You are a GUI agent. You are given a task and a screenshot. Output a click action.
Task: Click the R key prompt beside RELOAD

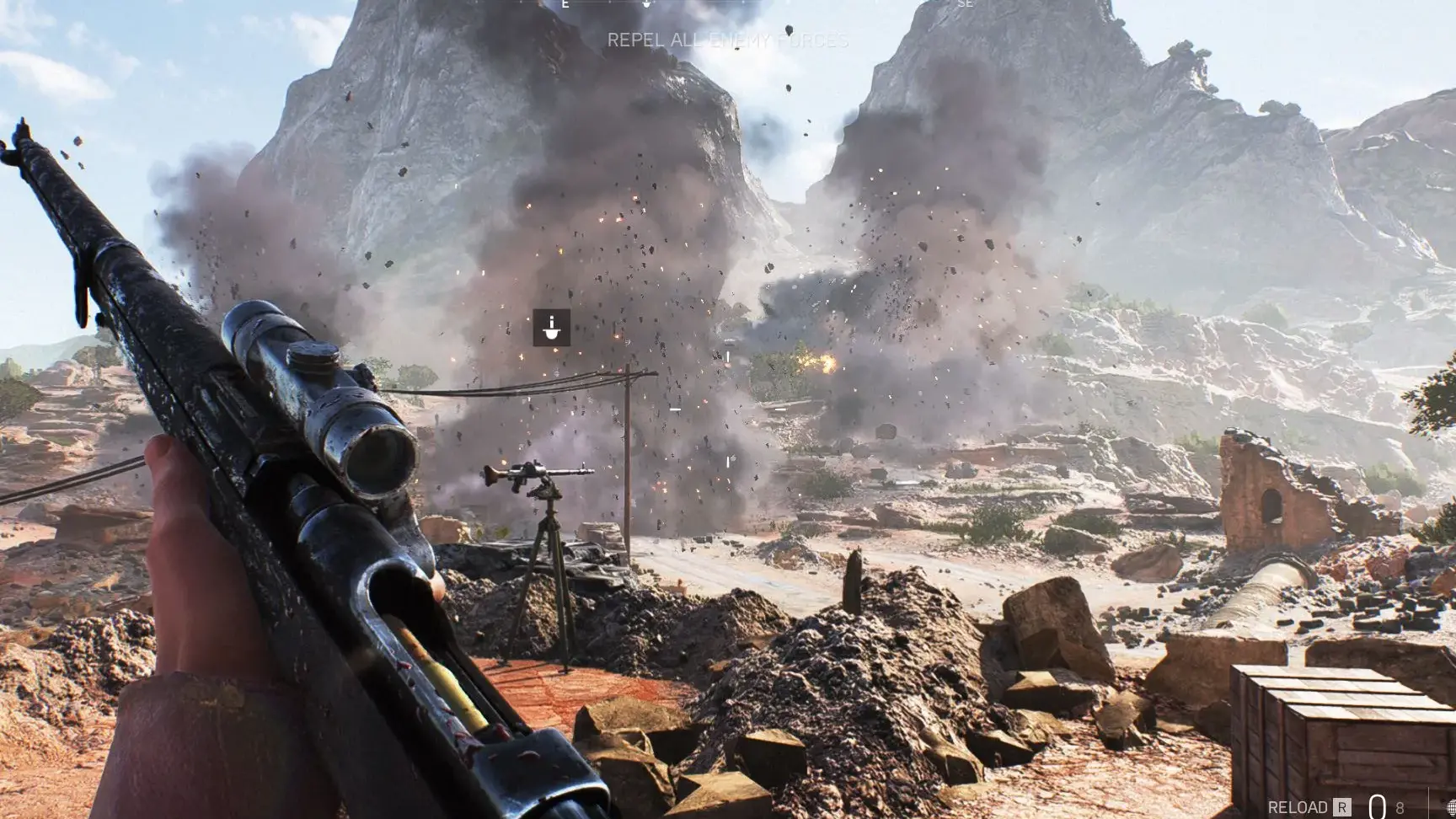(x=1341, y=806)
